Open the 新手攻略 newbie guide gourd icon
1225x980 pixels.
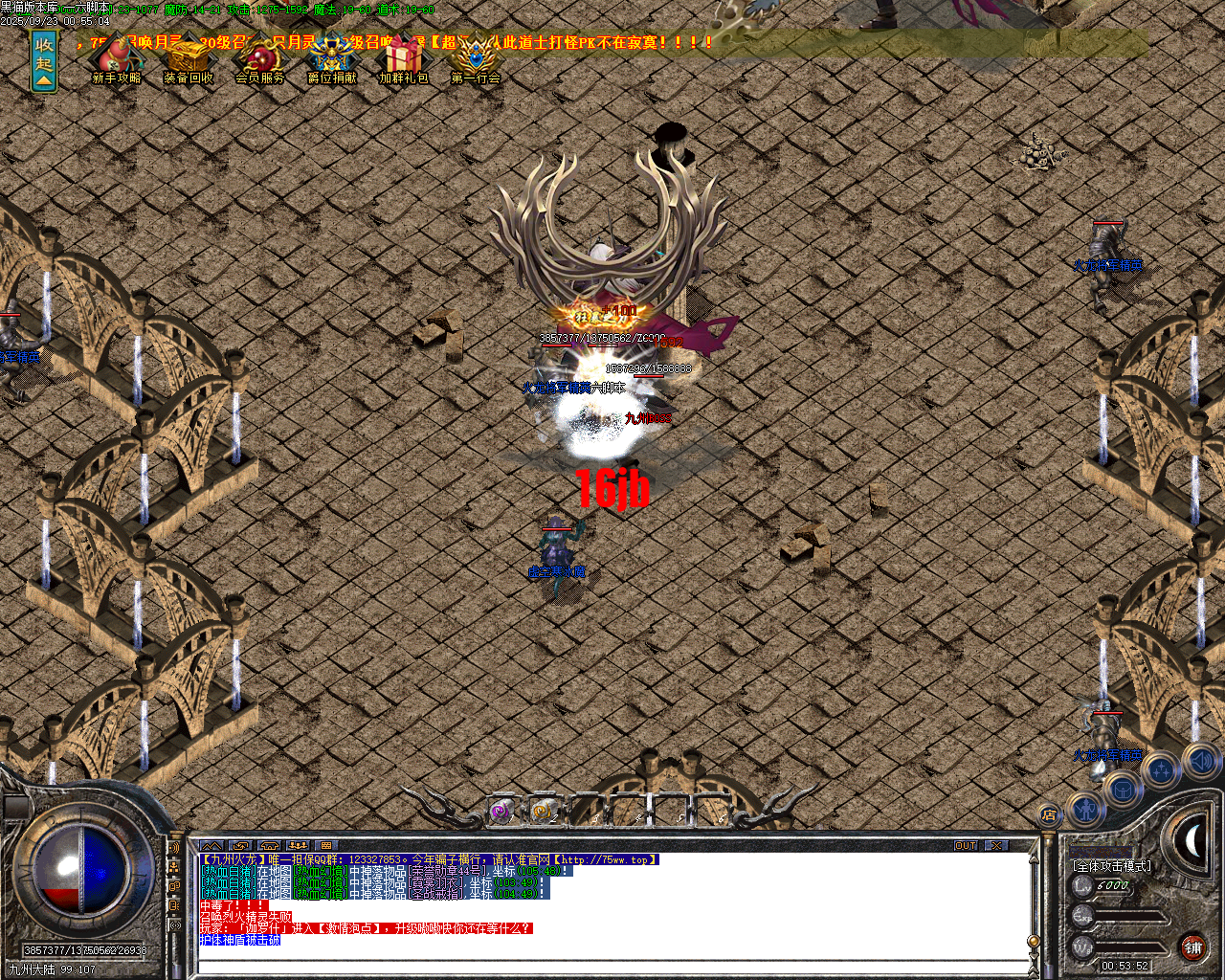(x=117, y=59)
